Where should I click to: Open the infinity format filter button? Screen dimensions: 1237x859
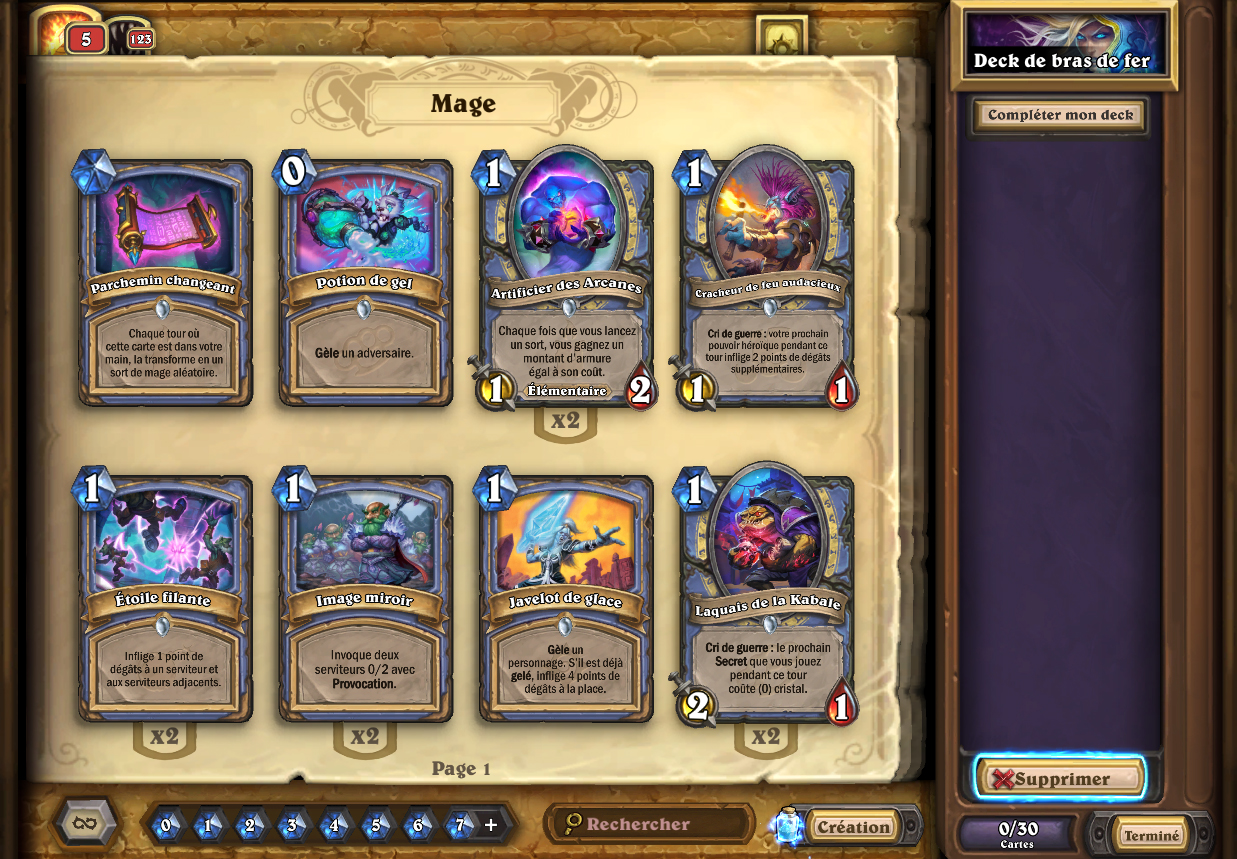click(86, 824)
